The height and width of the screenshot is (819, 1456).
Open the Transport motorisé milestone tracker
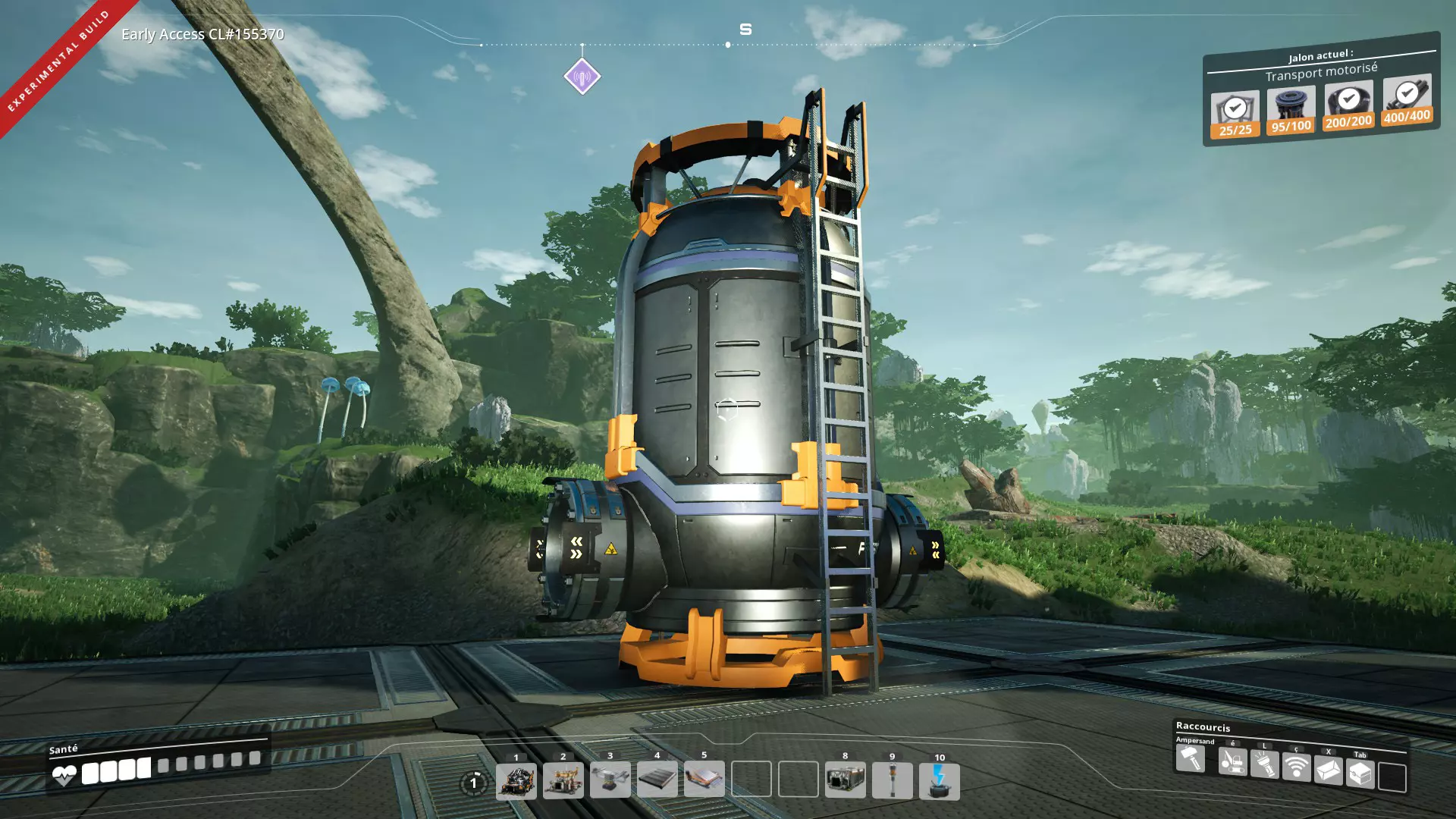coord(1321,73)
